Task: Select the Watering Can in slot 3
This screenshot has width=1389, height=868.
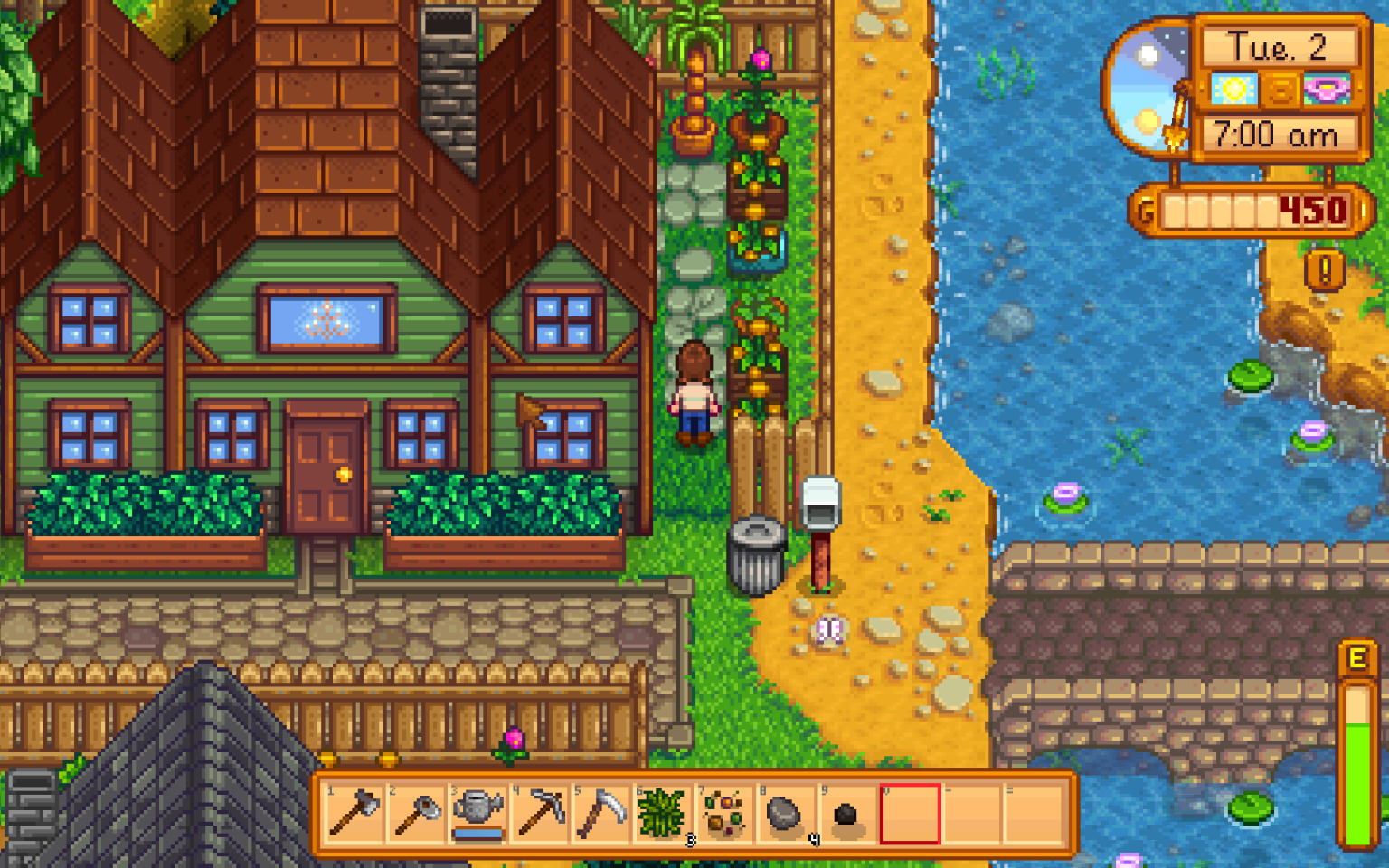Action: coord(476,816)
